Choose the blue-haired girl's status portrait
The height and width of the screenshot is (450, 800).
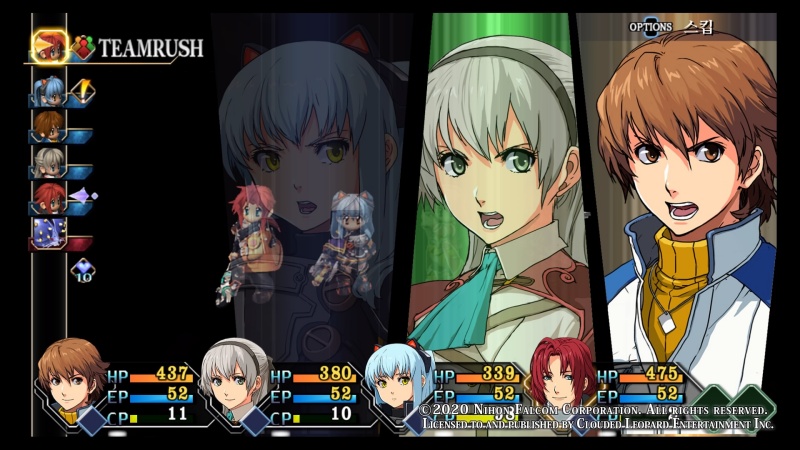click(398, 380)
